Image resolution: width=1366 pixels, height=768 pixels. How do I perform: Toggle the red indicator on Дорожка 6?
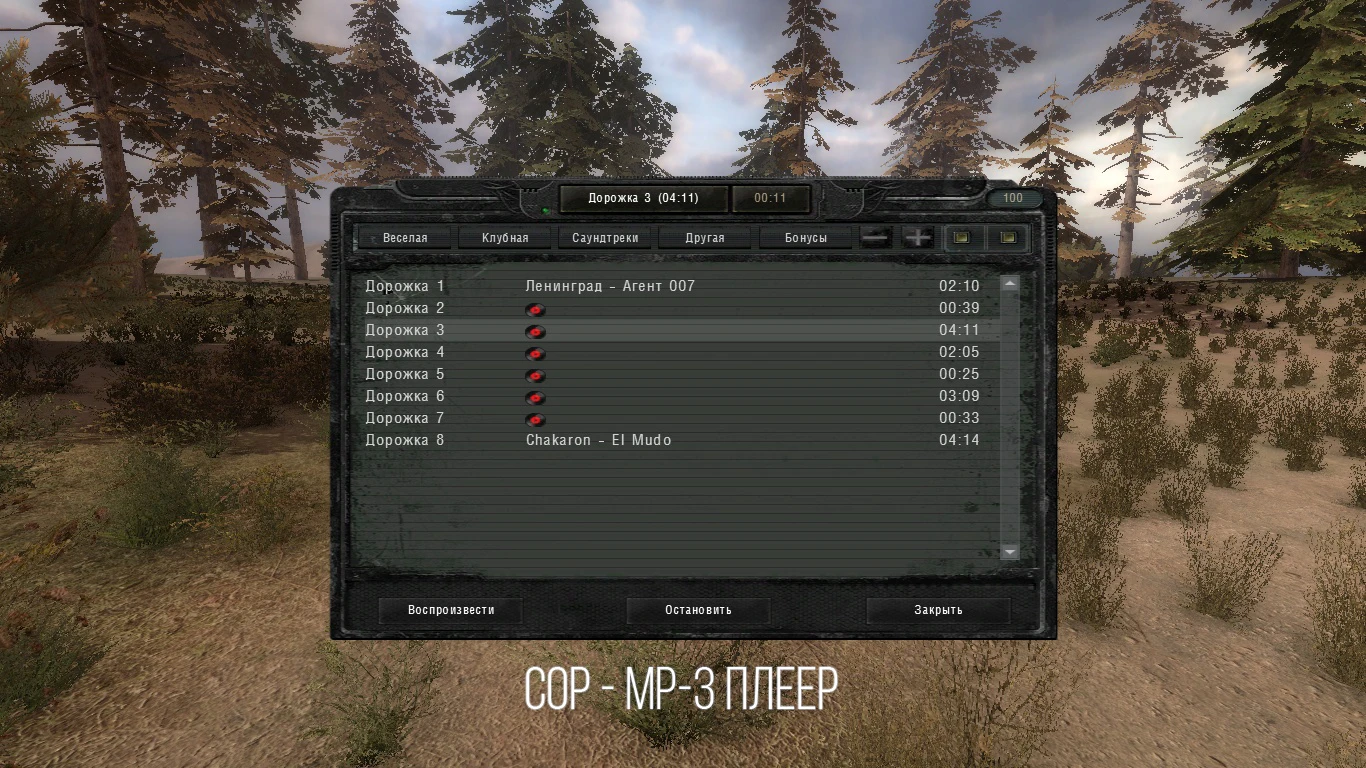535,397
